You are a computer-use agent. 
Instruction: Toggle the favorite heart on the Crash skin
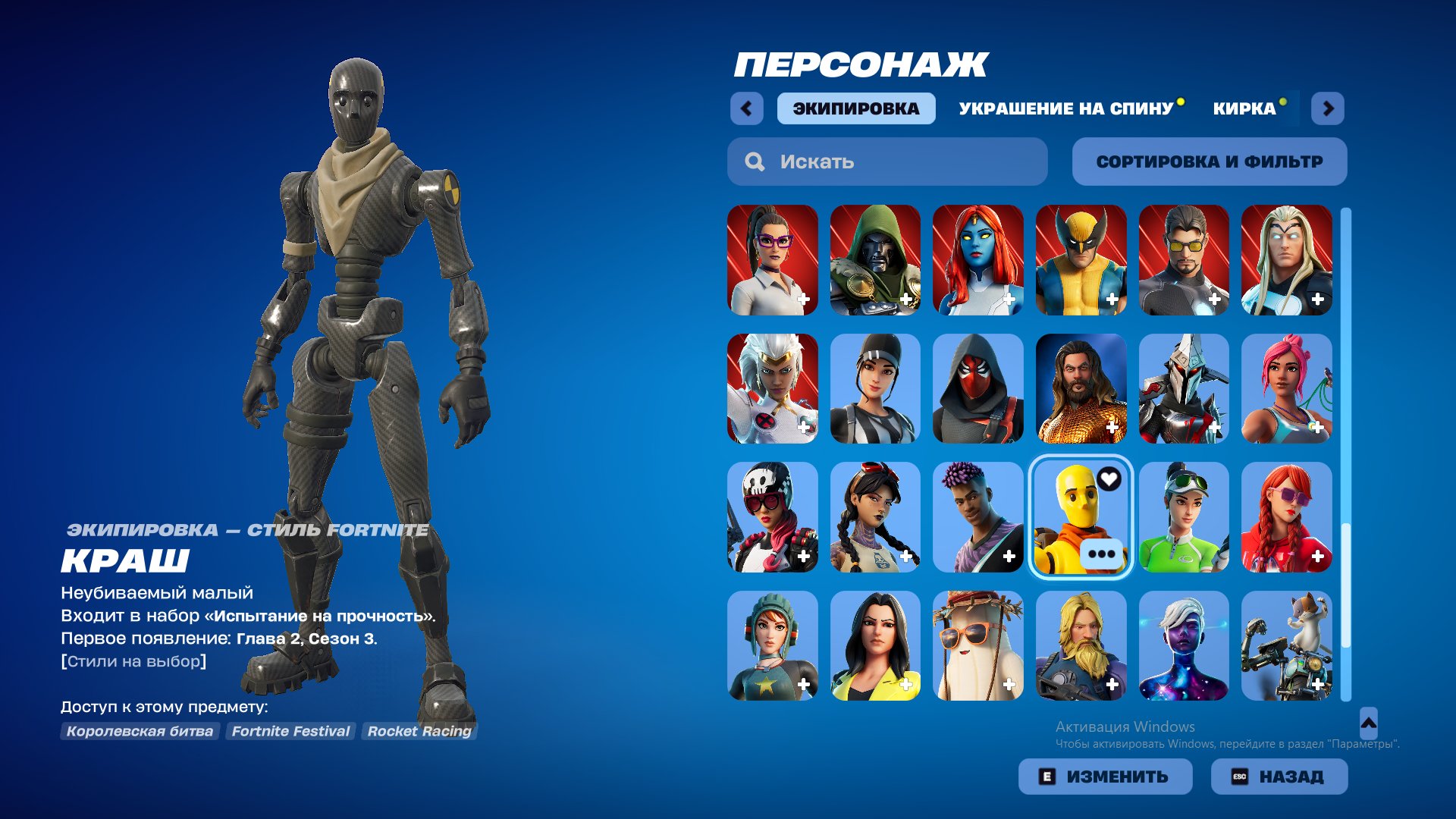click(x=1108, y=480)
